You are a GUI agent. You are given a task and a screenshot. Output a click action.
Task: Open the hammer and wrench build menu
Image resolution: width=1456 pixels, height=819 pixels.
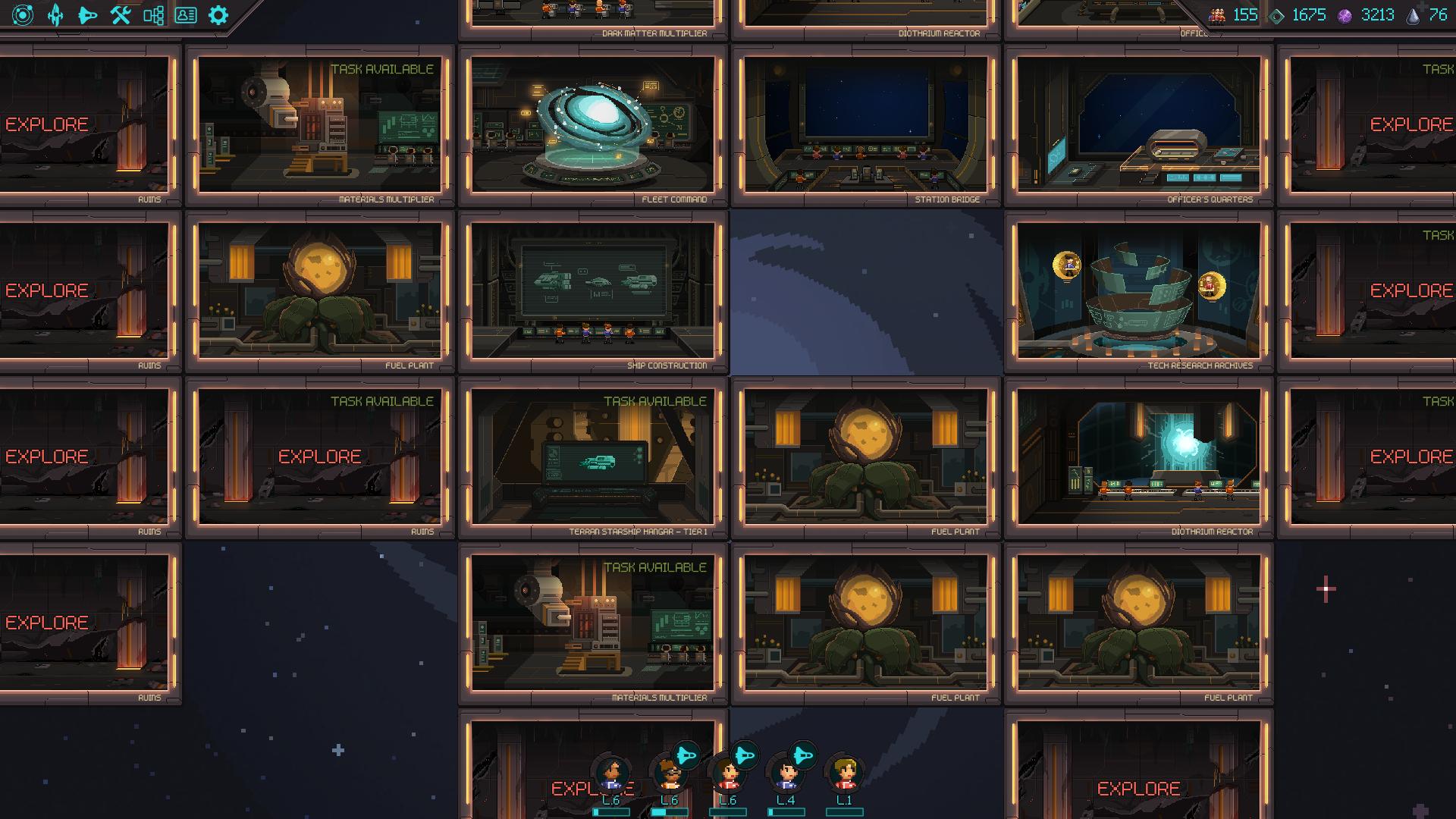pos(121,15)
